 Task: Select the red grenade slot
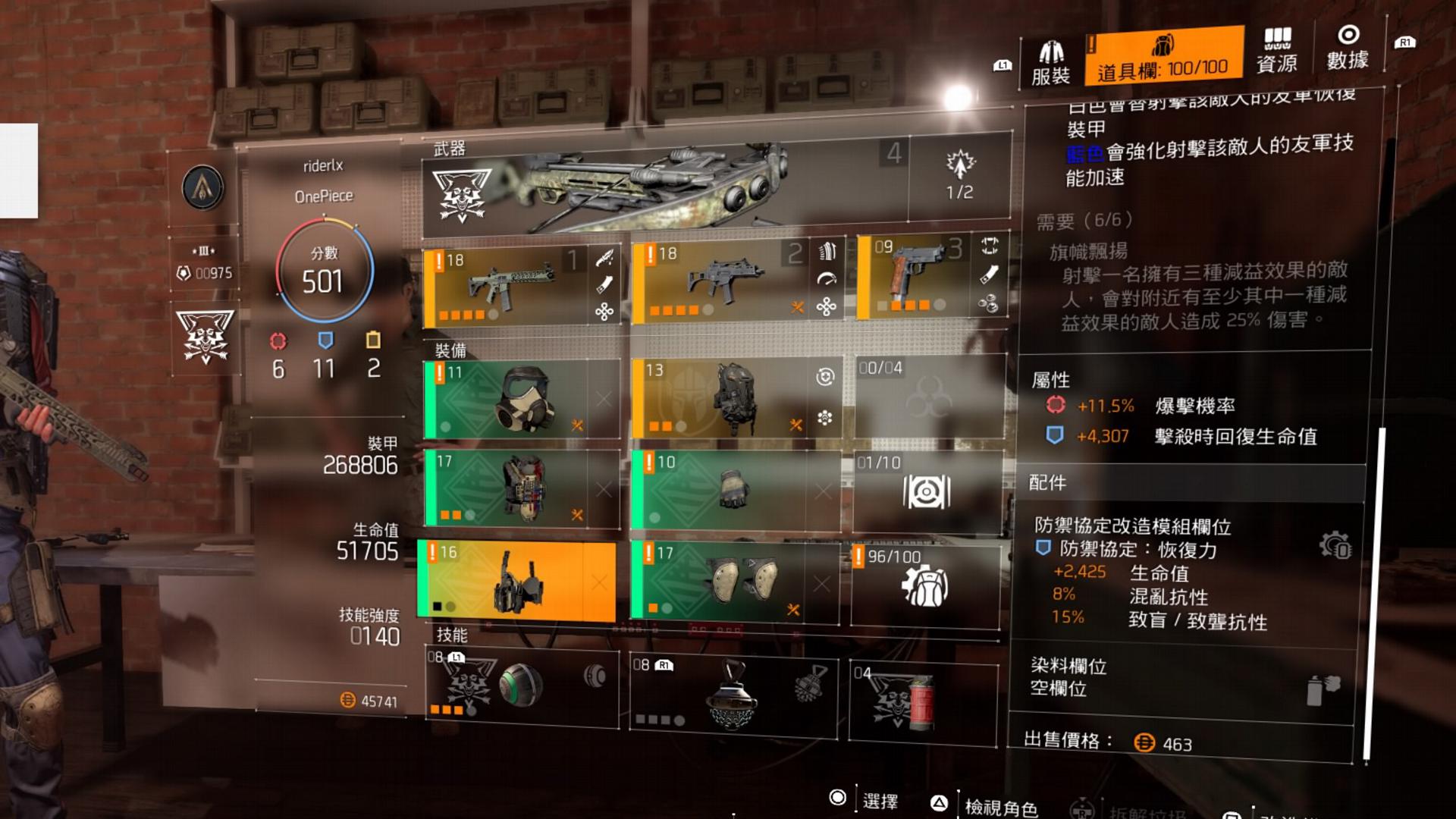[923, 701]
